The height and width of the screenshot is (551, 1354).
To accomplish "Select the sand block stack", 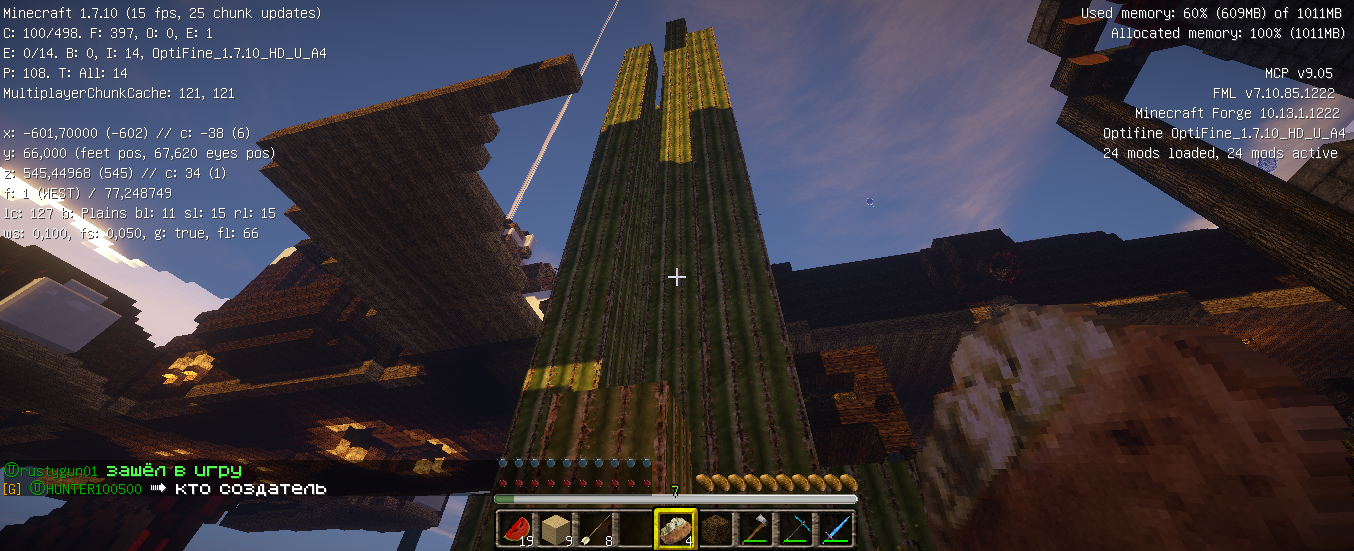I will [x=555, y=528].
